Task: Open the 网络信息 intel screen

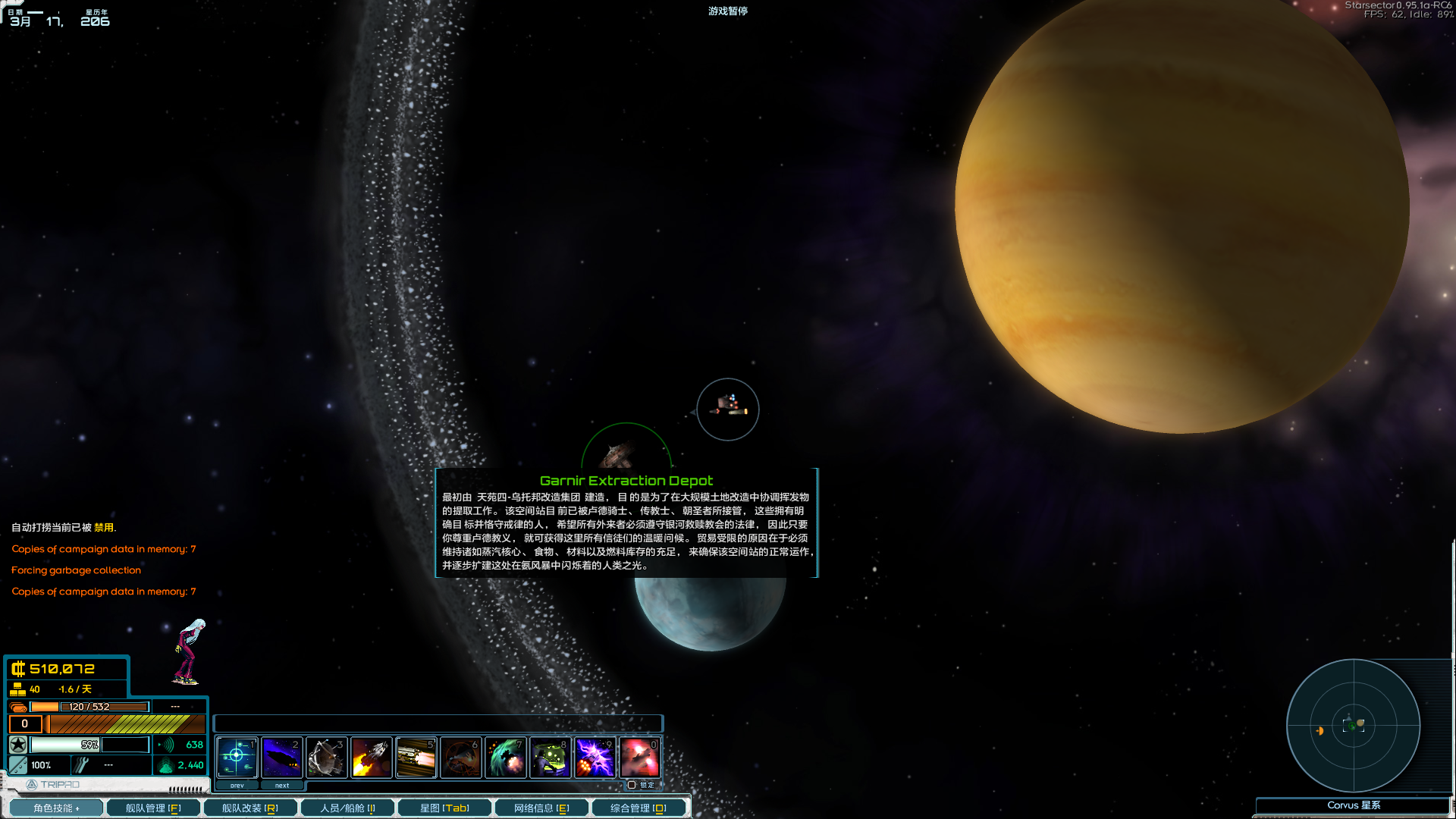Action: (541, 808)
